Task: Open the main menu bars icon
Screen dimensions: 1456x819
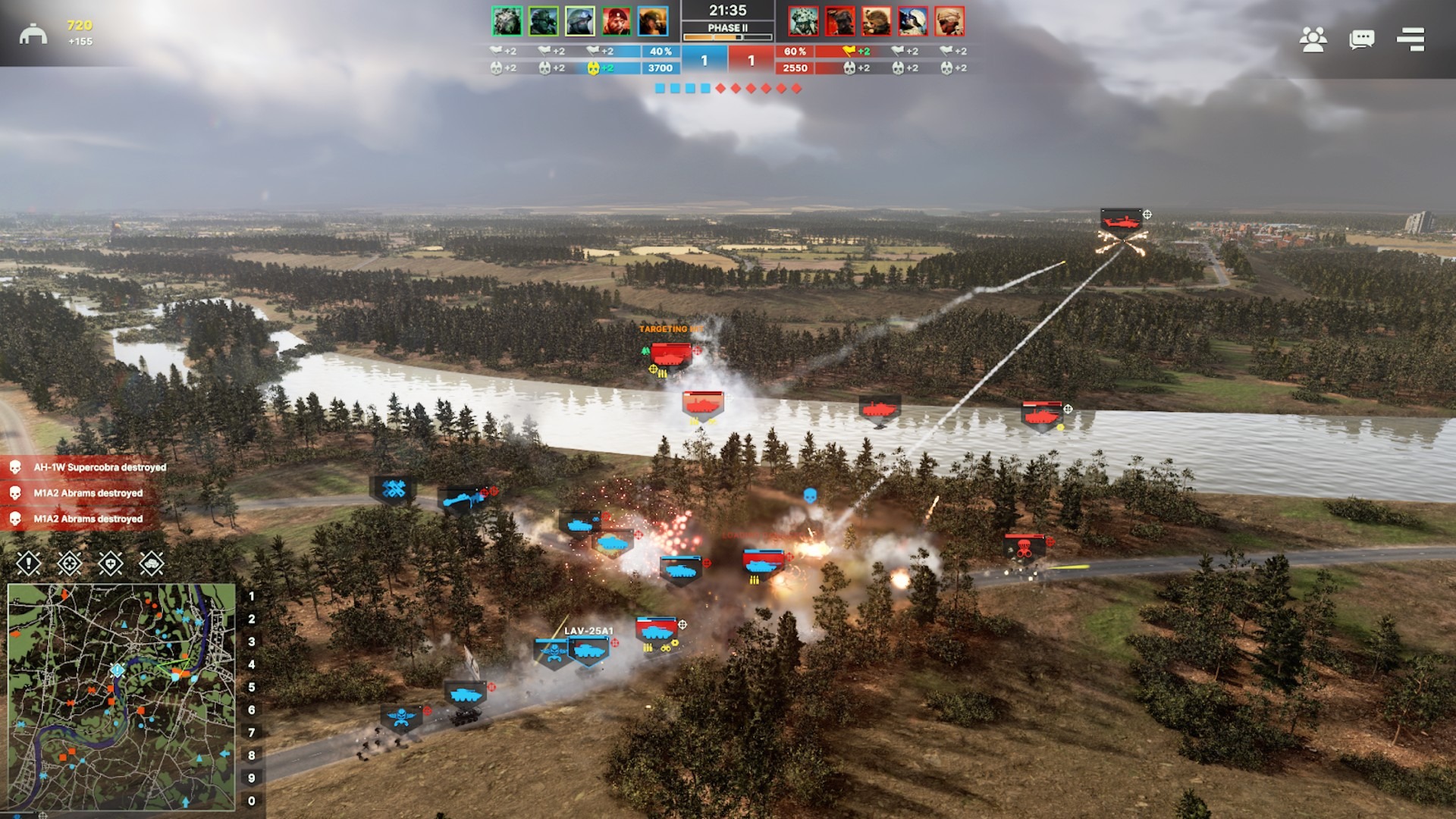Action: click(1410, 39)
